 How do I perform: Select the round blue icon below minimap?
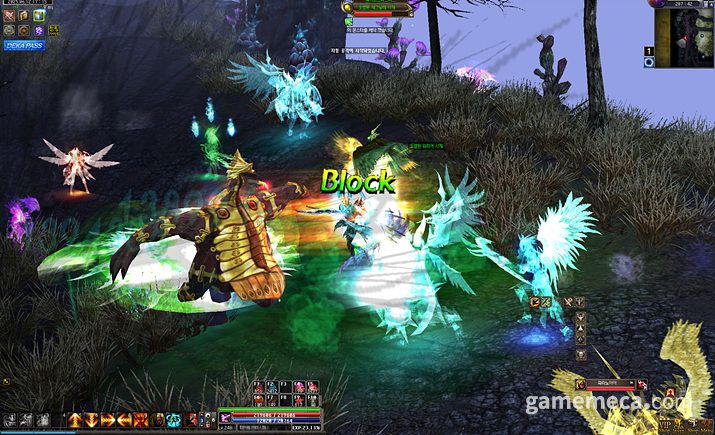click(x=648, y=63)
